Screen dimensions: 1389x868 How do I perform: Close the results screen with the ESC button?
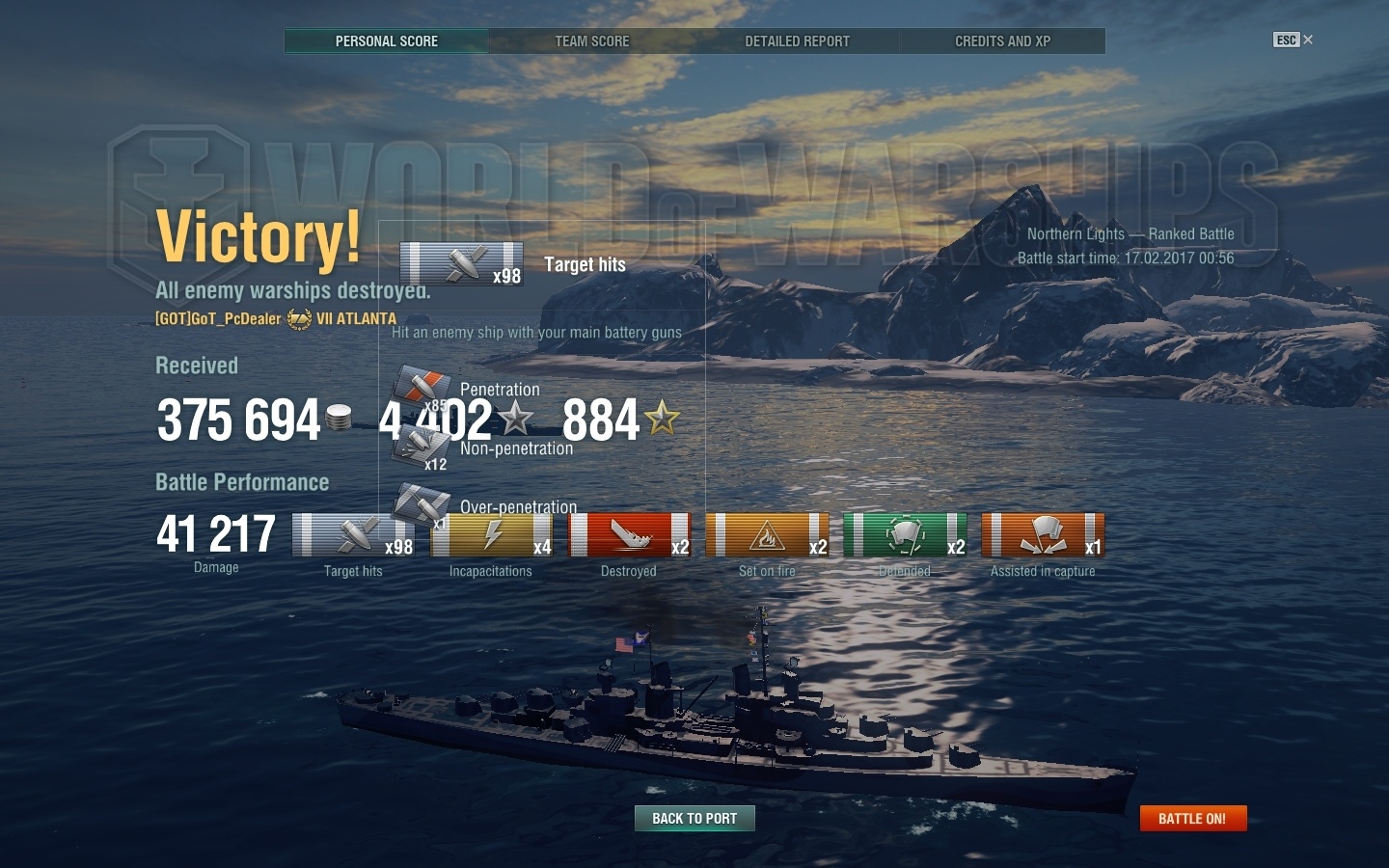pos(1293,40)
